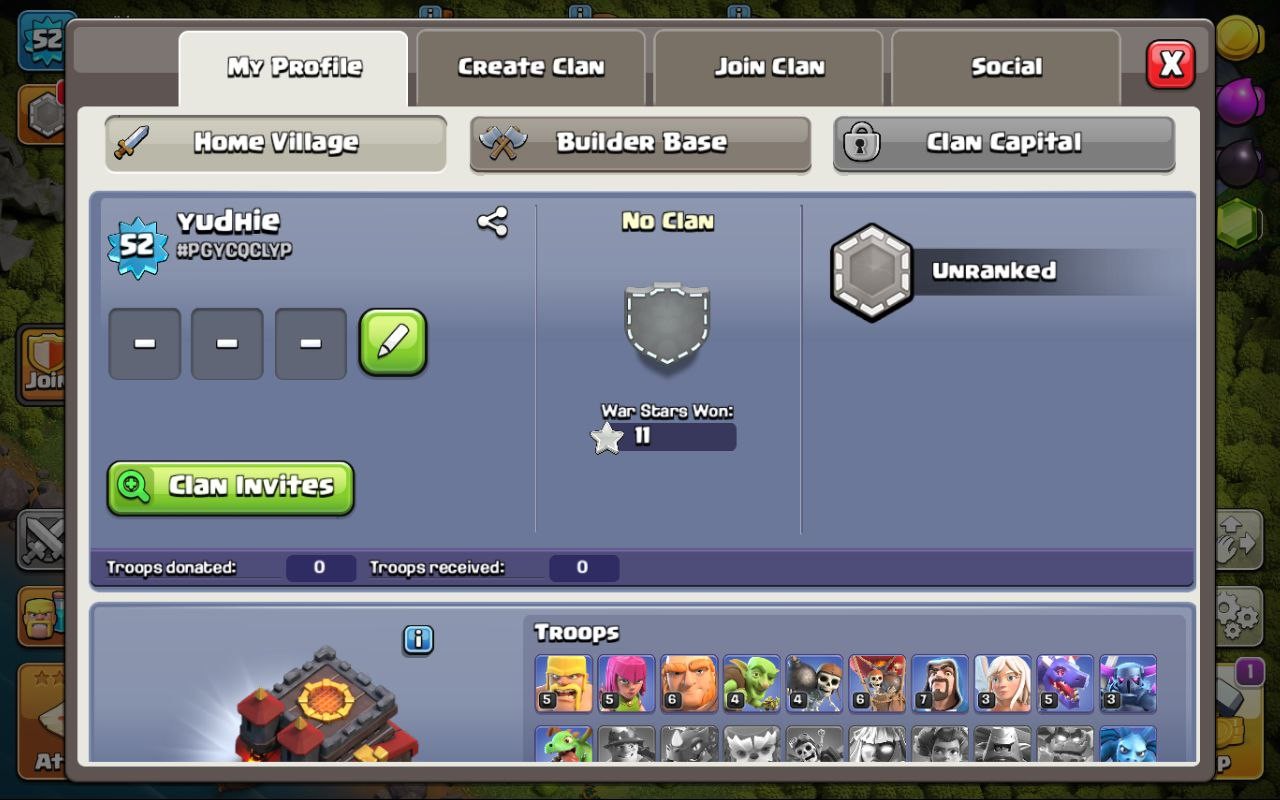The image size is (1280, 800).
Task: Open Clan Invites
Action: (x=230, y=486)
